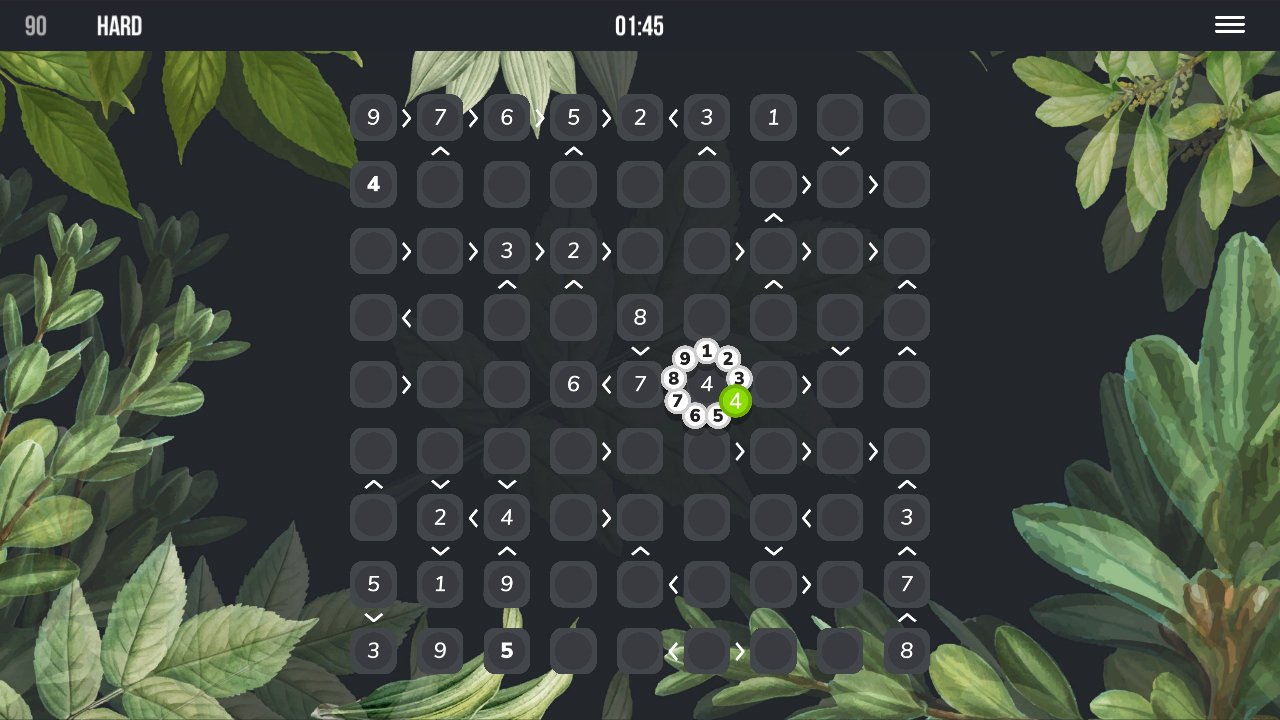Select 9 on the radial number picker
The height and width of the screenshot is (720, 1280).
pyautogui.click(x=684, y=357)
